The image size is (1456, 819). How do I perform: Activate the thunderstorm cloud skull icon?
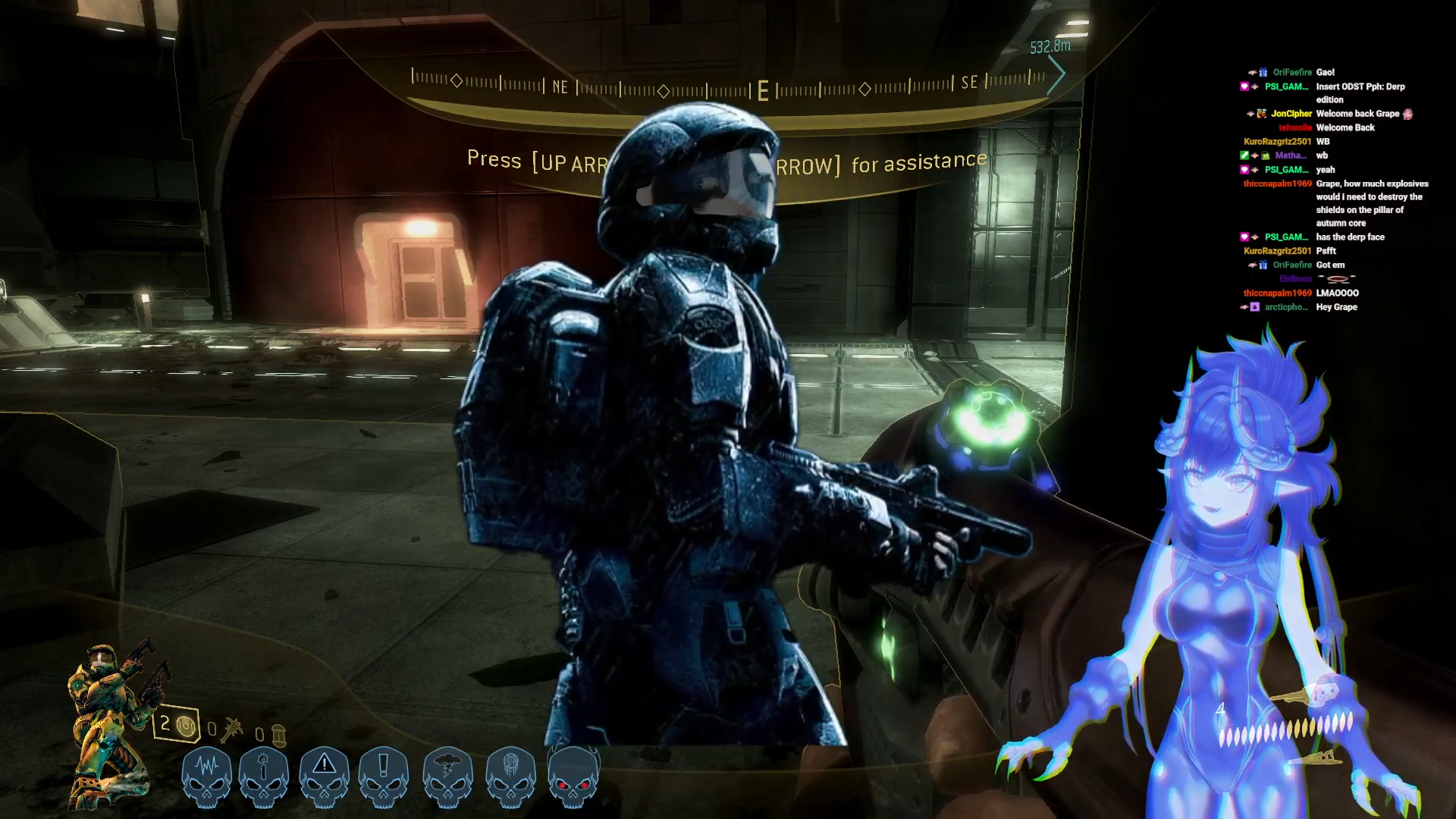click(447, 775)
